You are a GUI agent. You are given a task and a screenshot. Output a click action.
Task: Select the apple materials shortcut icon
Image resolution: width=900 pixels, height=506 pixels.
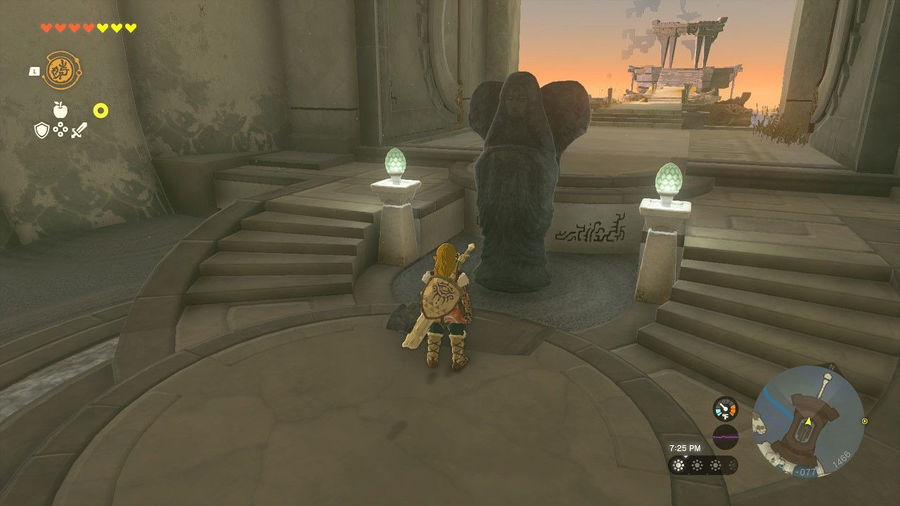59,109
